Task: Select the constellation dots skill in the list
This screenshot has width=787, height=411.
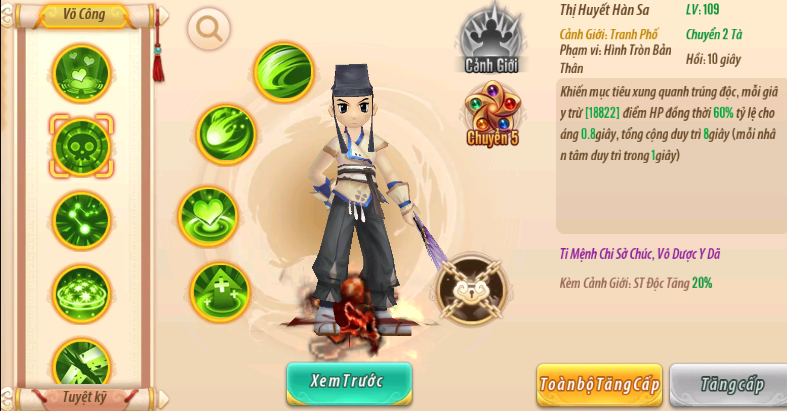Action: click(x=81, y=216)
